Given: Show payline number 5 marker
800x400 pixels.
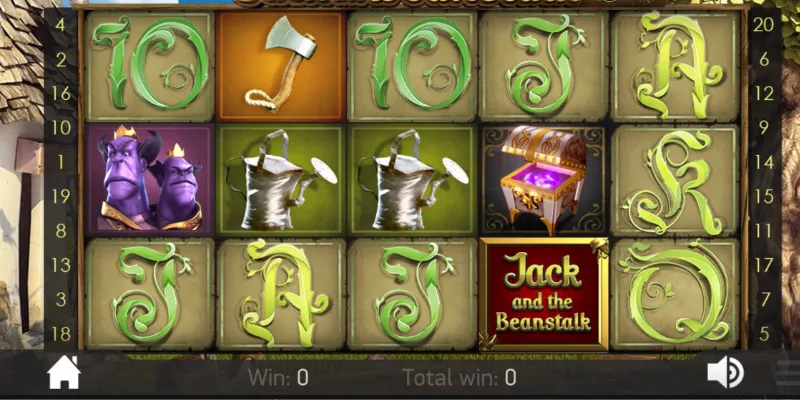Looking at the screenshot, I should coord(764,333).
